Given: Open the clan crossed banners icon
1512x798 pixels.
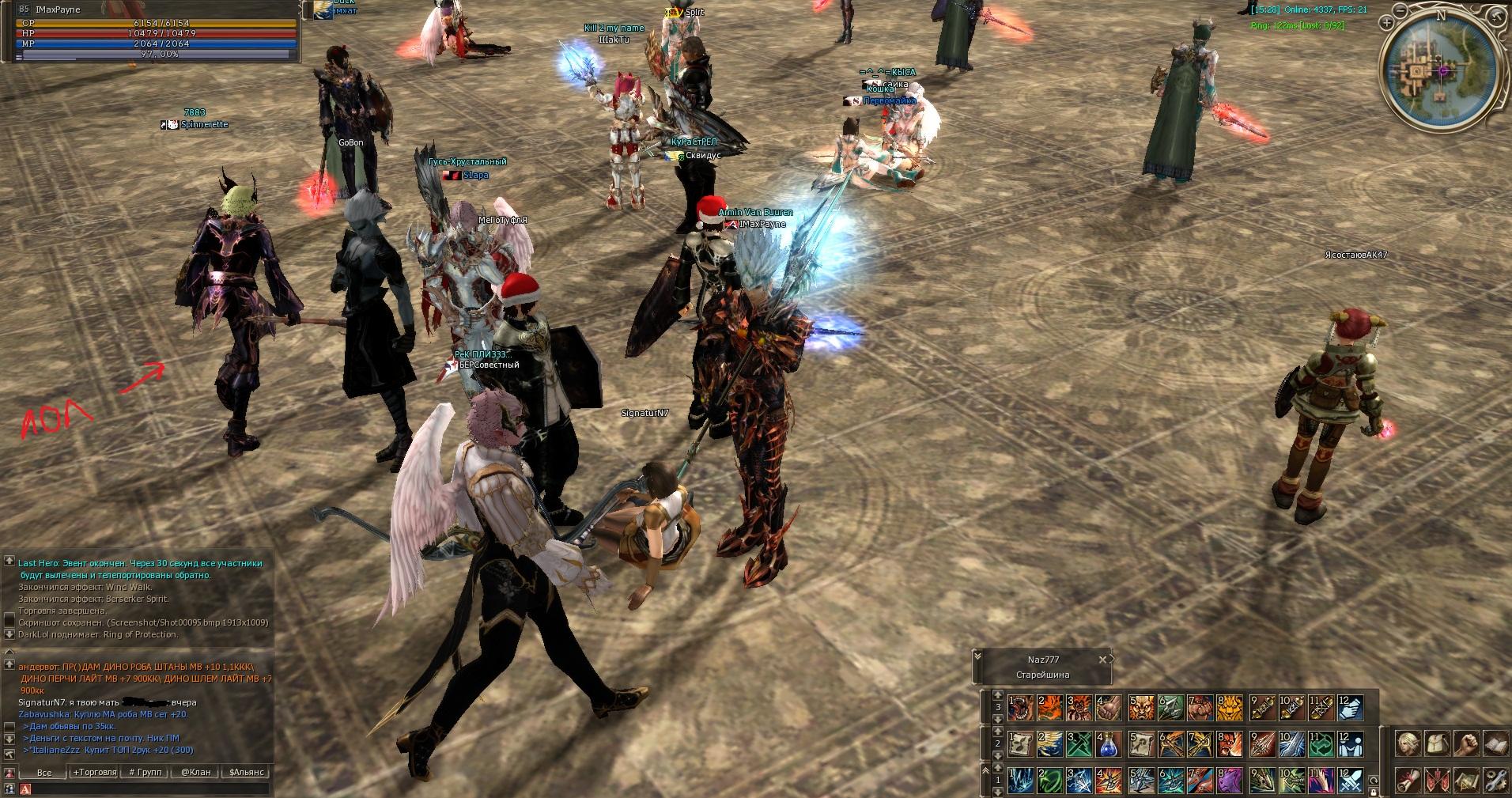Looking at the screenshot, I should (1436, 781).
